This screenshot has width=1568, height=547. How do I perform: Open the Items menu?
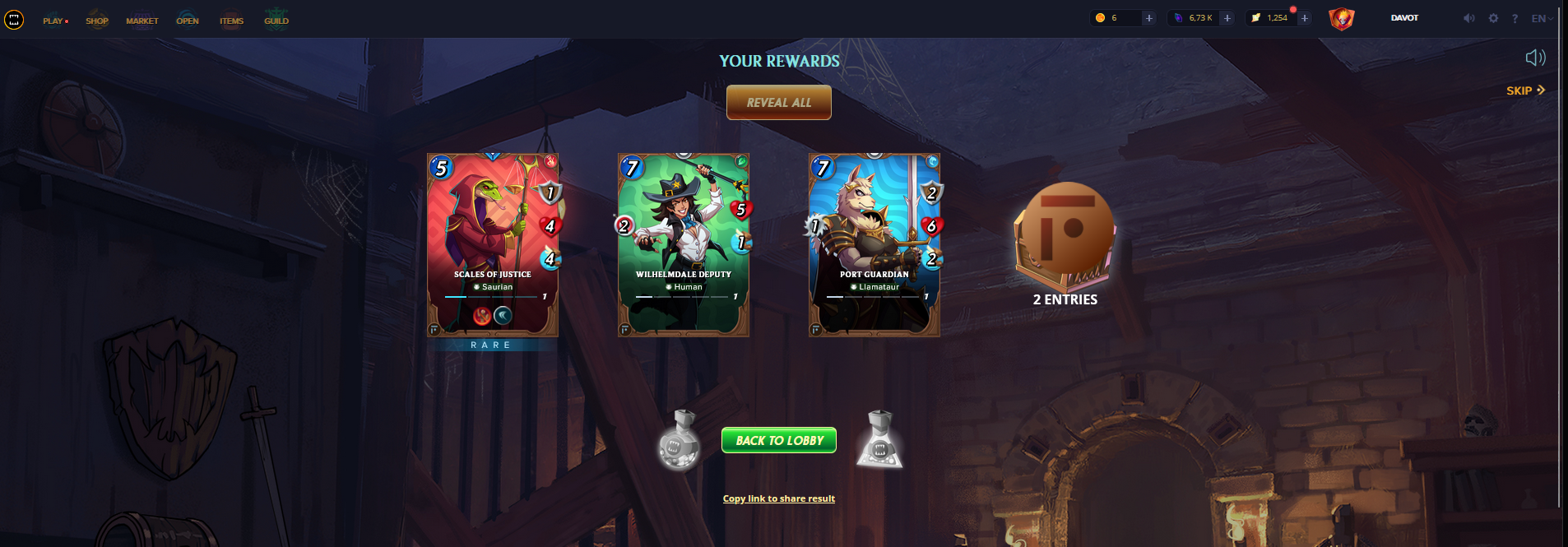point(231,21)
